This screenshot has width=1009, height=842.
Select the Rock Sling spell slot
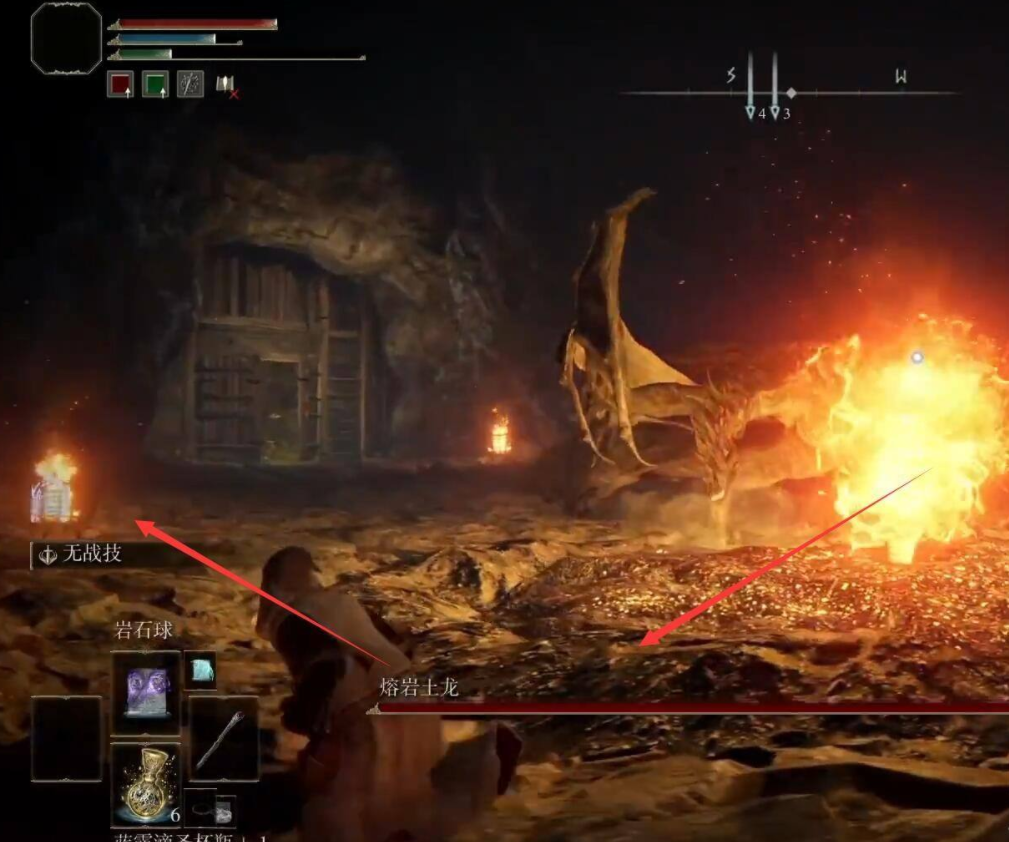pos(146,693)
